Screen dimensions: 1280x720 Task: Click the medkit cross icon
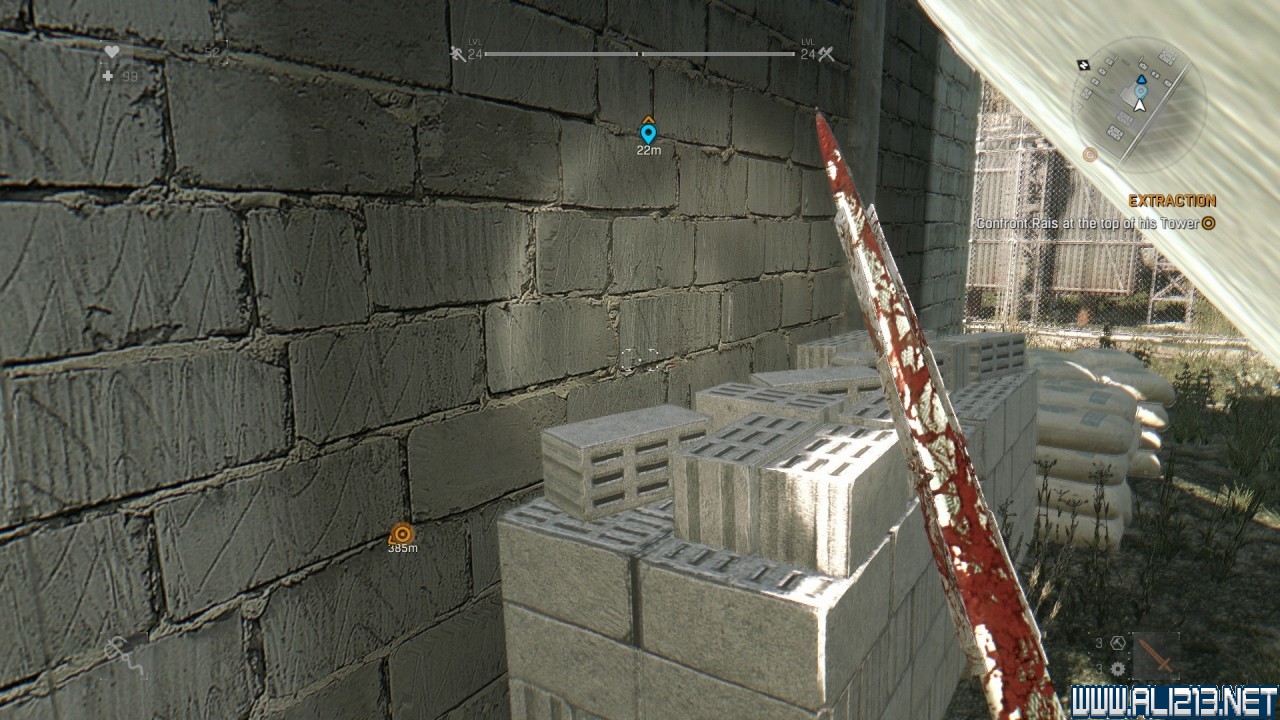107,76
